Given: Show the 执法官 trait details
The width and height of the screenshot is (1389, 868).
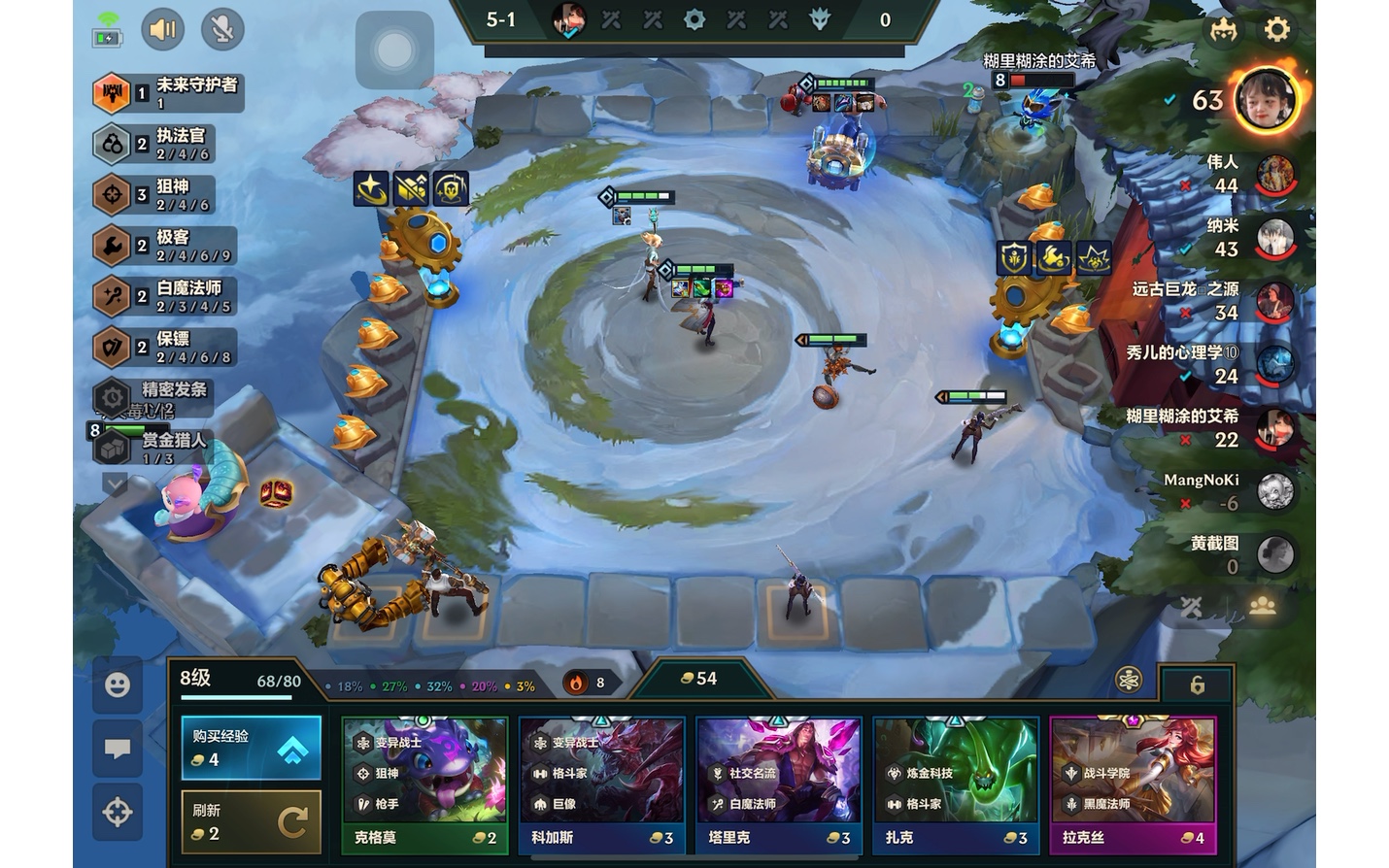Looking at the screenshot, I should click(165, 144).
